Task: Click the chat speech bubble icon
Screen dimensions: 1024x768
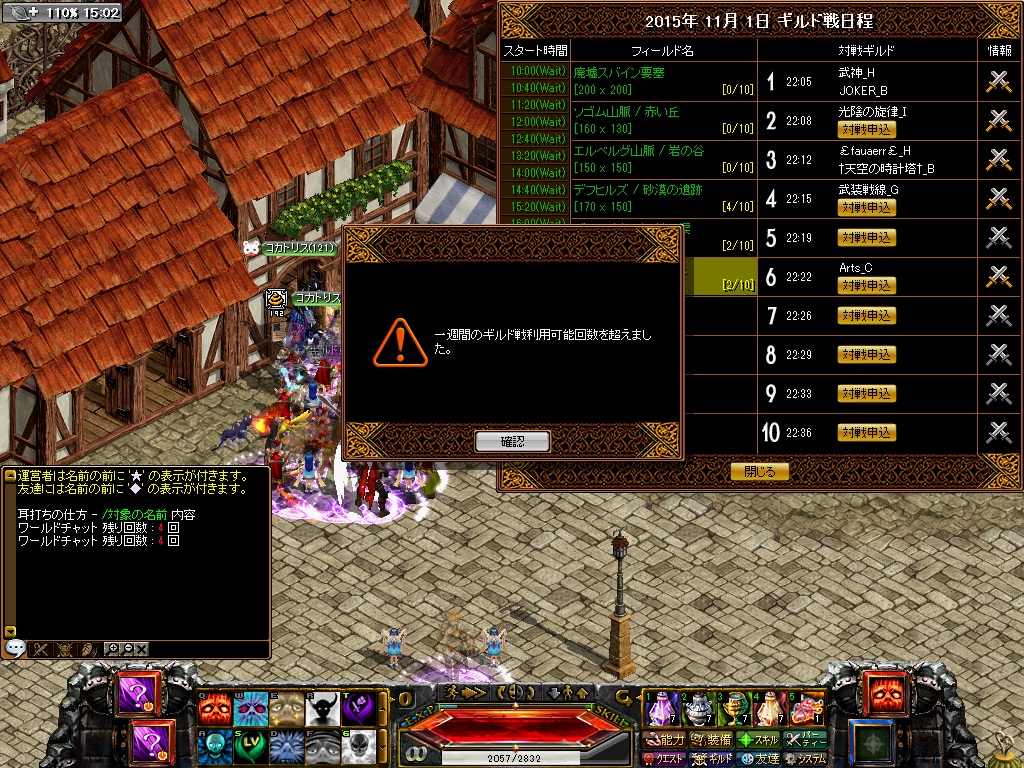Action: [x=15, y=649]
